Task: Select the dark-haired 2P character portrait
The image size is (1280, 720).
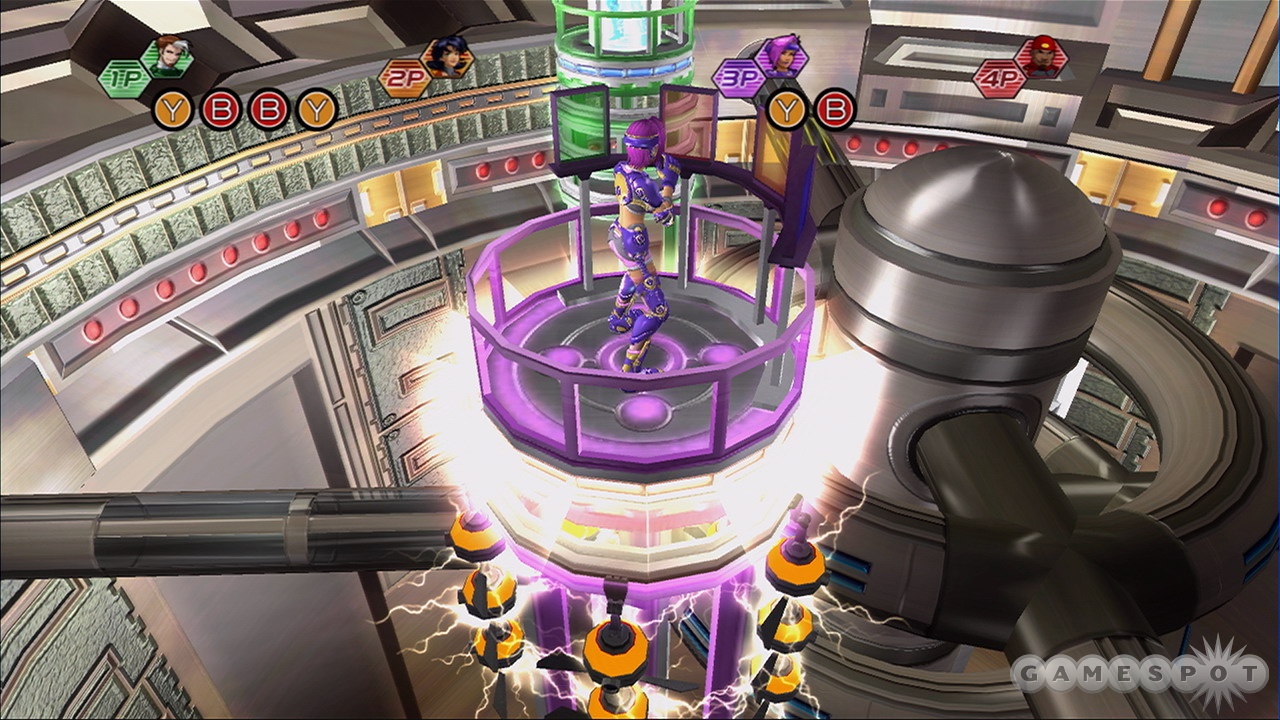Action: 447,58
